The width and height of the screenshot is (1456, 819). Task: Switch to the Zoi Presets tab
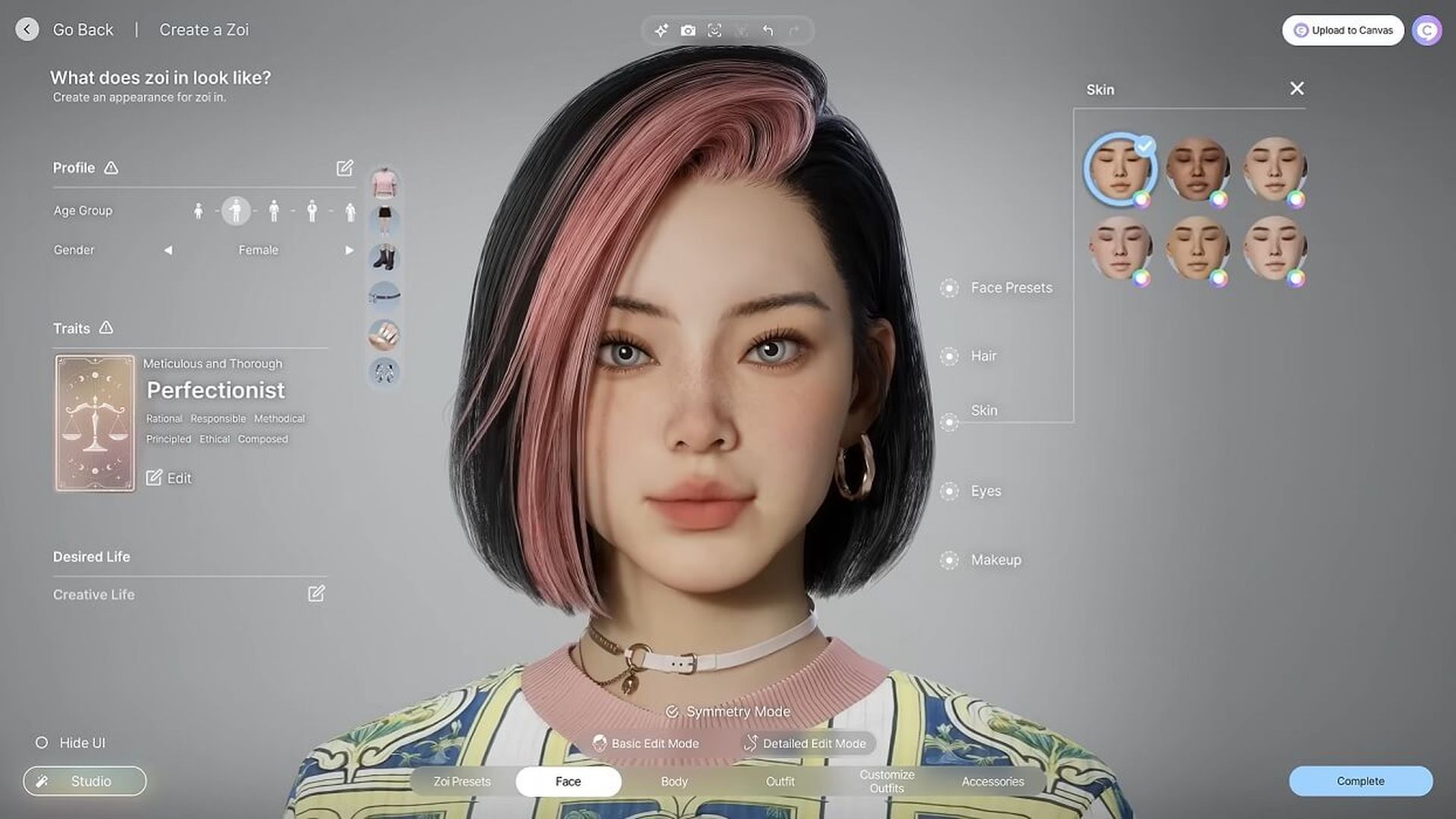tap(462, 782)
